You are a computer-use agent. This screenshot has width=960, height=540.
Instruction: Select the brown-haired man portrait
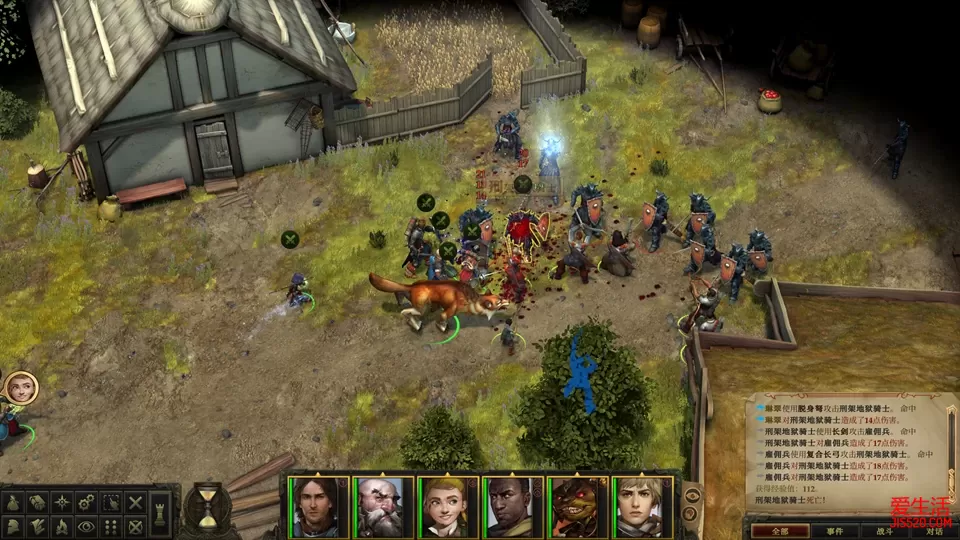(x=318, y=506)
